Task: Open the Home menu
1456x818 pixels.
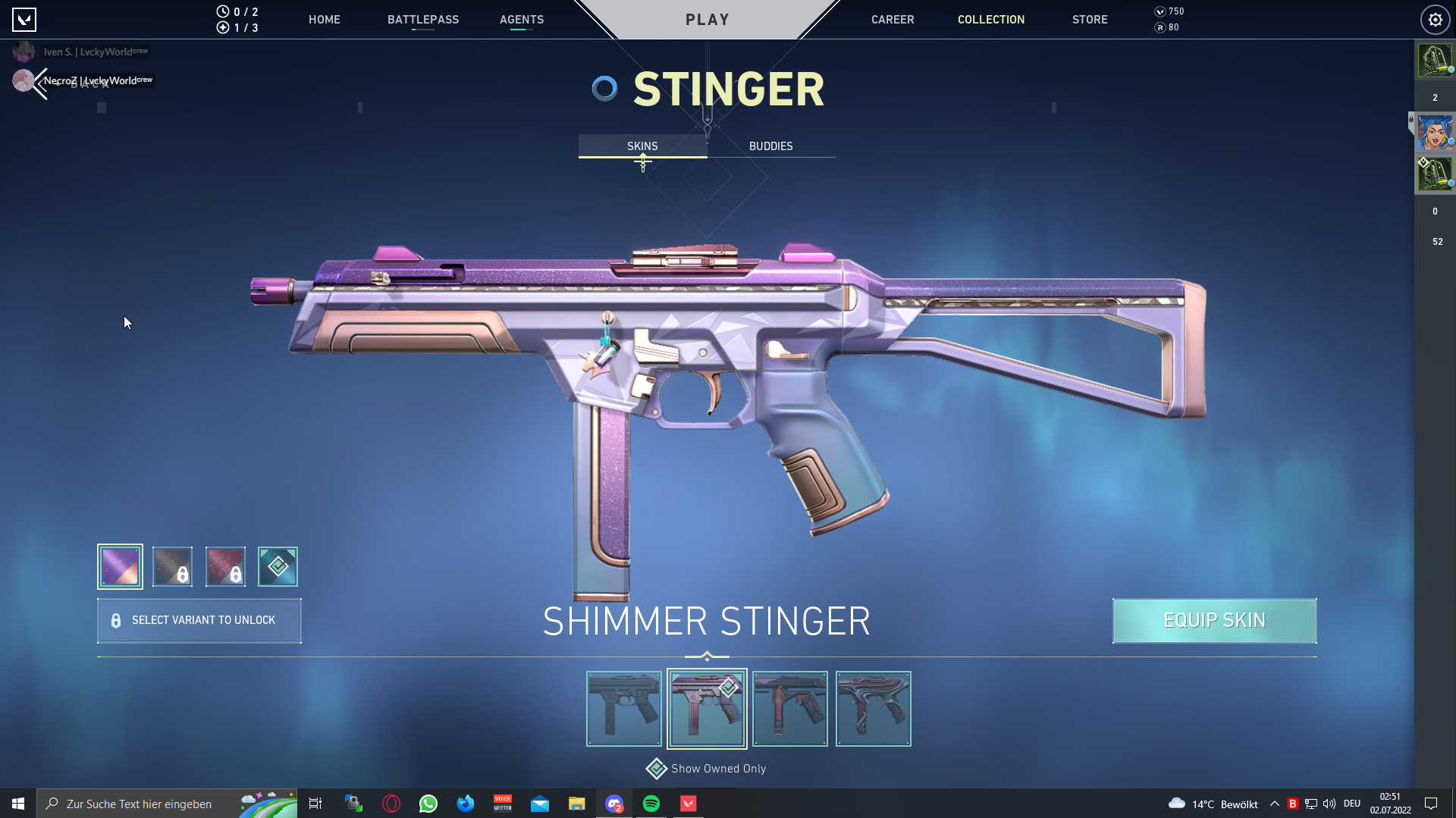Action: (324, 20)
